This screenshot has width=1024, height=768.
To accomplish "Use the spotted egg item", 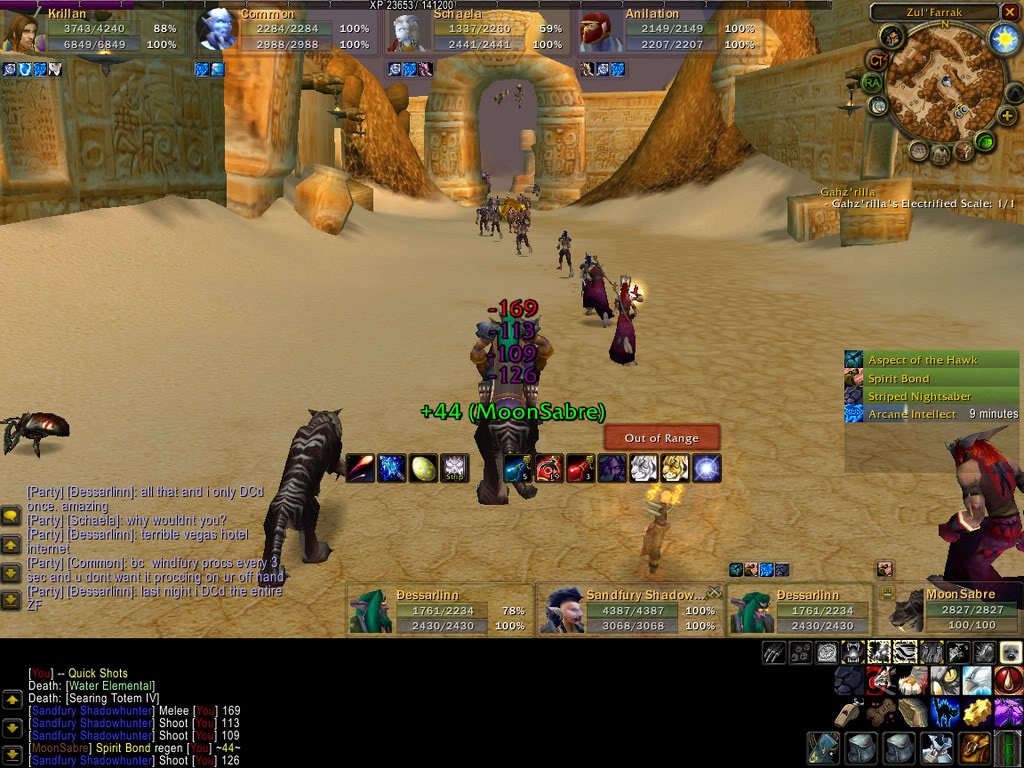I will click(423, 468).
